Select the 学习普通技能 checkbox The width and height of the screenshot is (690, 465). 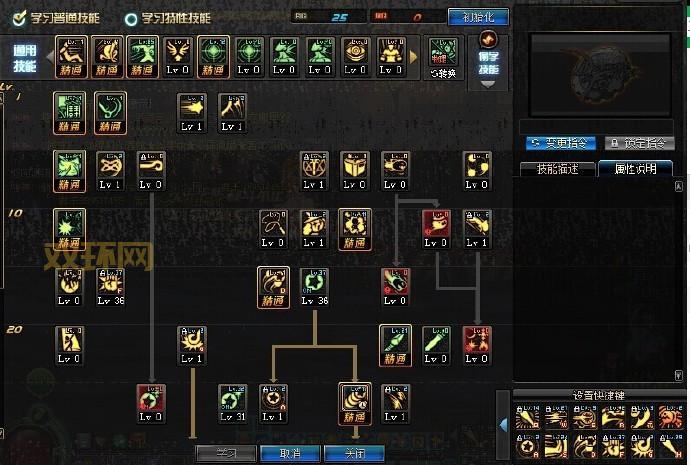point(18,17)
